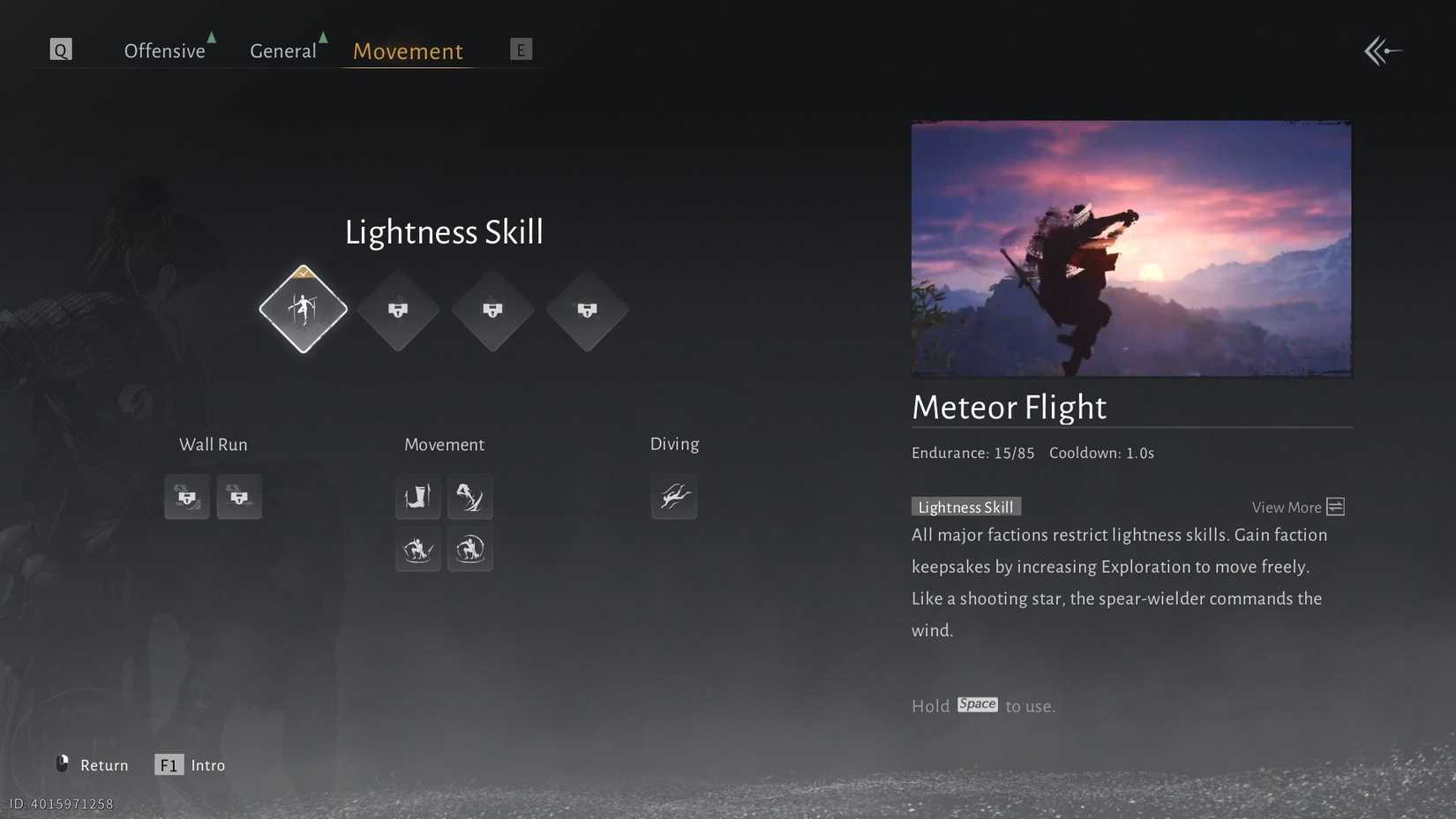Collapse the skill panel with double-arrow icon

point(1382,50)
